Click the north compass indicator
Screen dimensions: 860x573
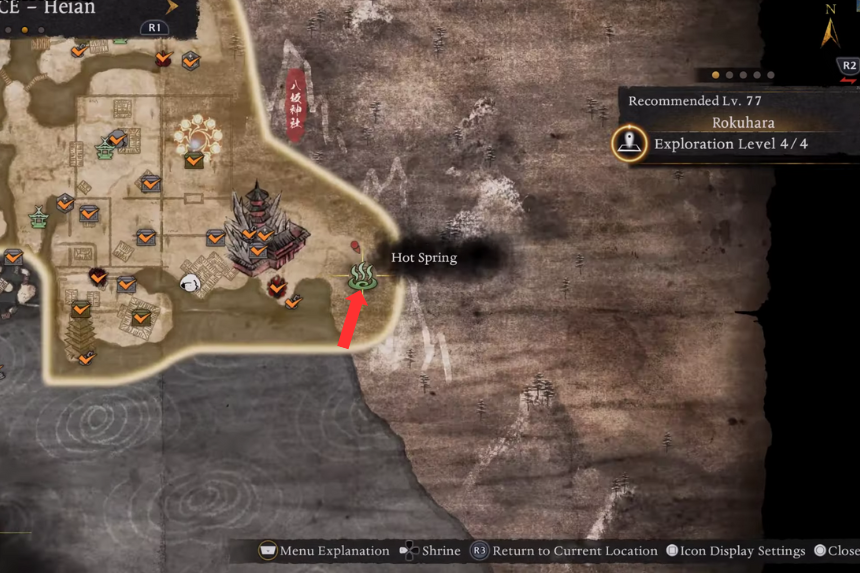(x=830, y=28)
